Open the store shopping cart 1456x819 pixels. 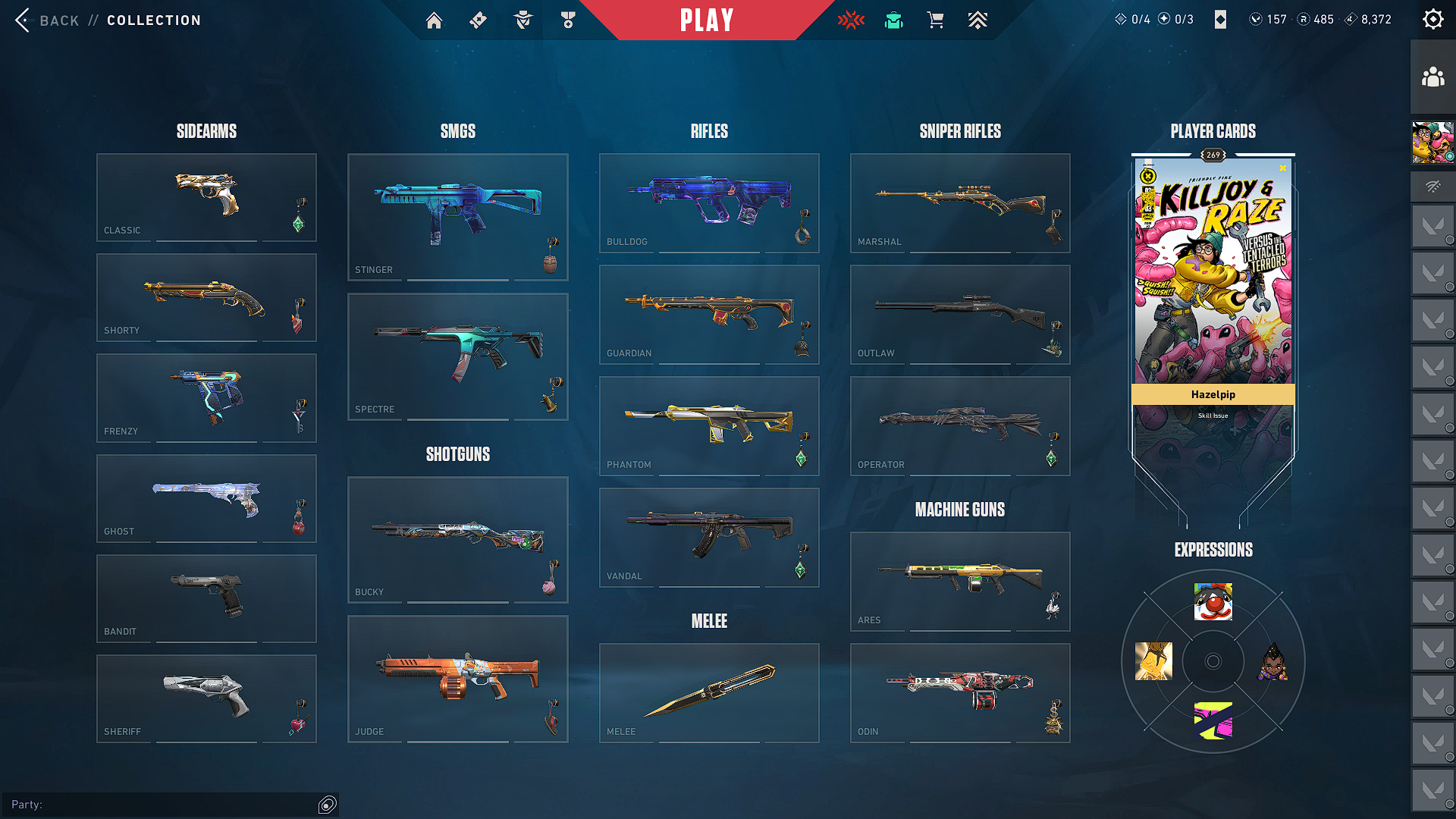tap(936, 20)
